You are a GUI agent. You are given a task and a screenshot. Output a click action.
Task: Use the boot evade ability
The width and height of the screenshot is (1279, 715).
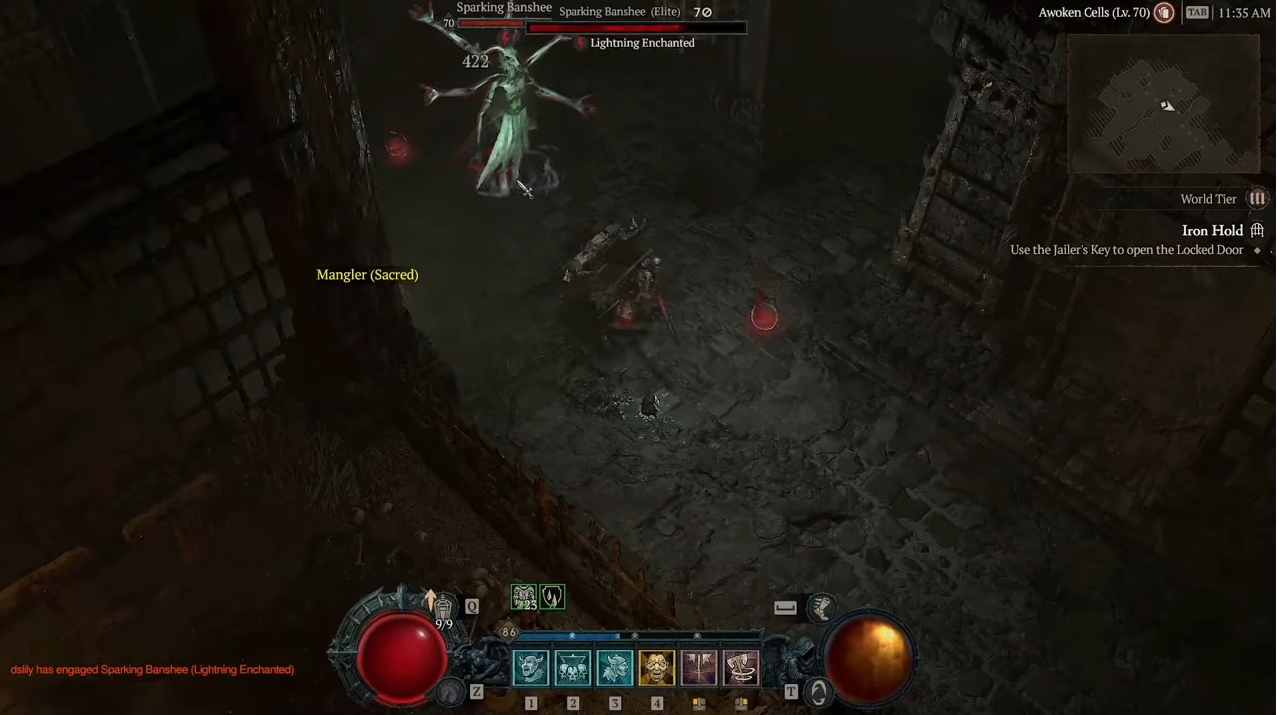tap(822, 607)
